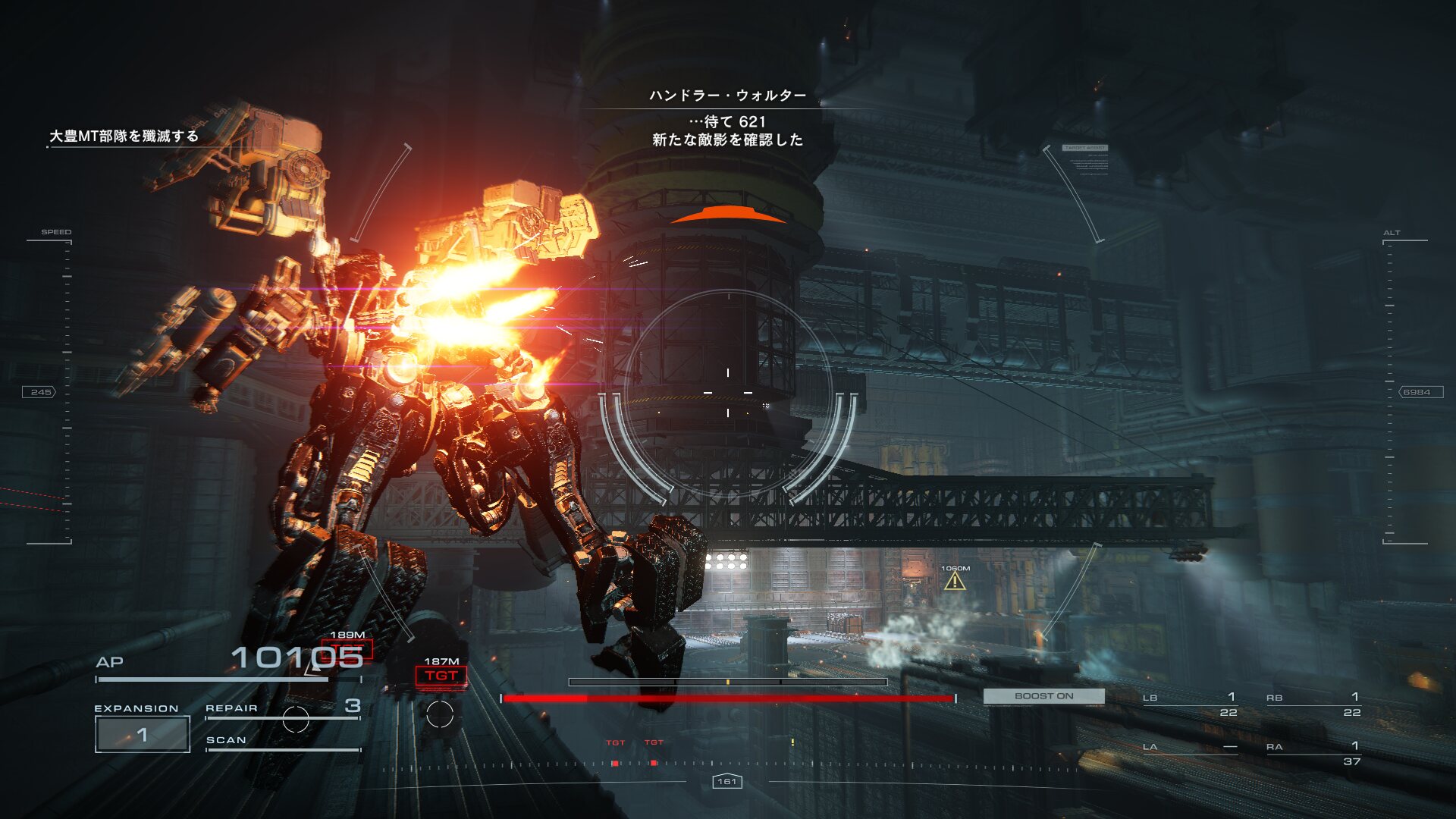
Task: Use the REPAIR kit indicator
Action: 282,708
